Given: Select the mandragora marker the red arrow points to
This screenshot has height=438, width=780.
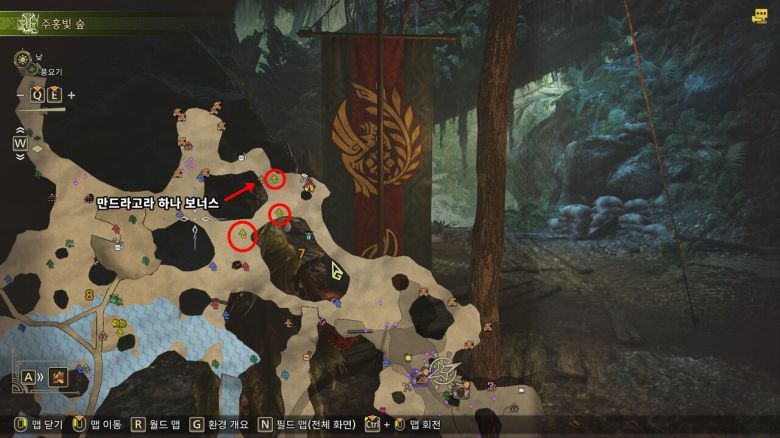Looking at the screenshot, I should coord(274,179).
